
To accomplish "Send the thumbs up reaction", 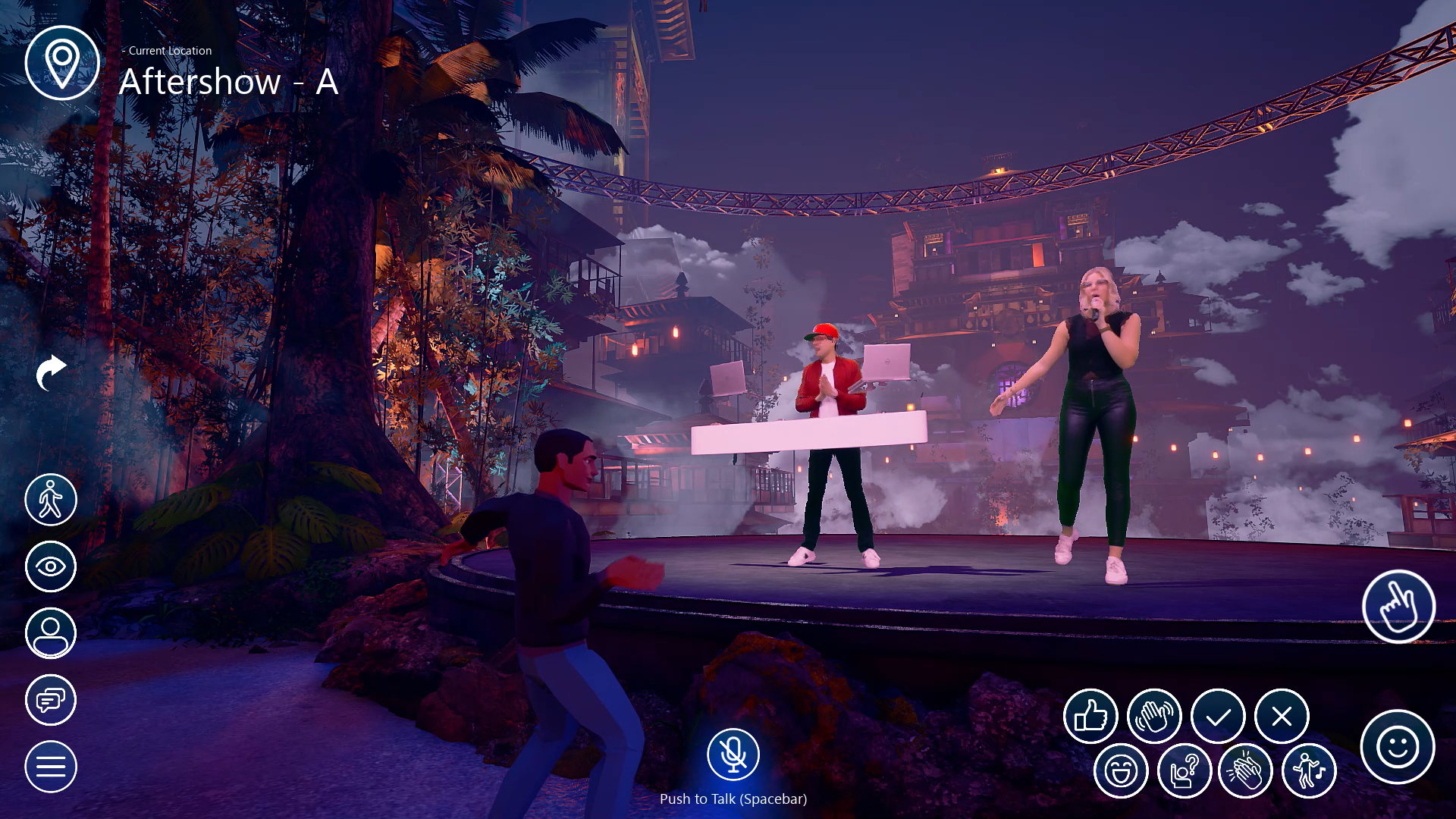I will [x=1090, y=716].
